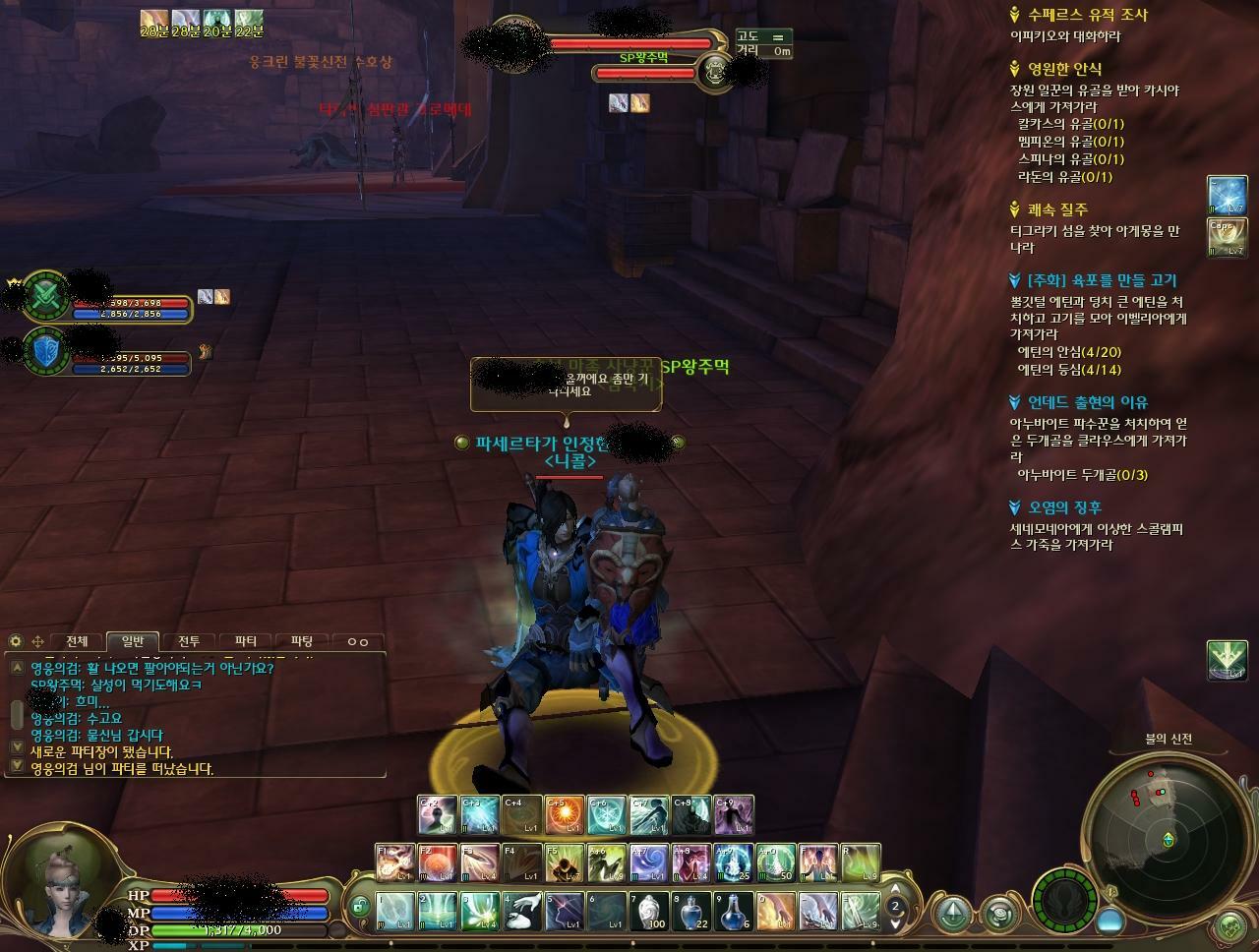Viewport: 1259px width, 952px height.
Task: Cast the C+6 snowflake skill
Action: click(607, 815)
